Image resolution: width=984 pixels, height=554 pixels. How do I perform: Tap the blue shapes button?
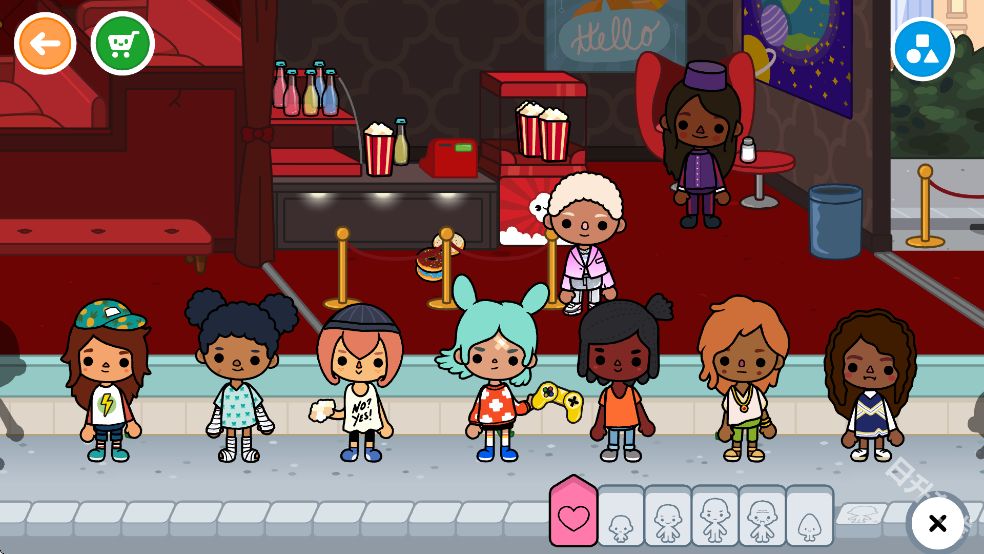922,49
